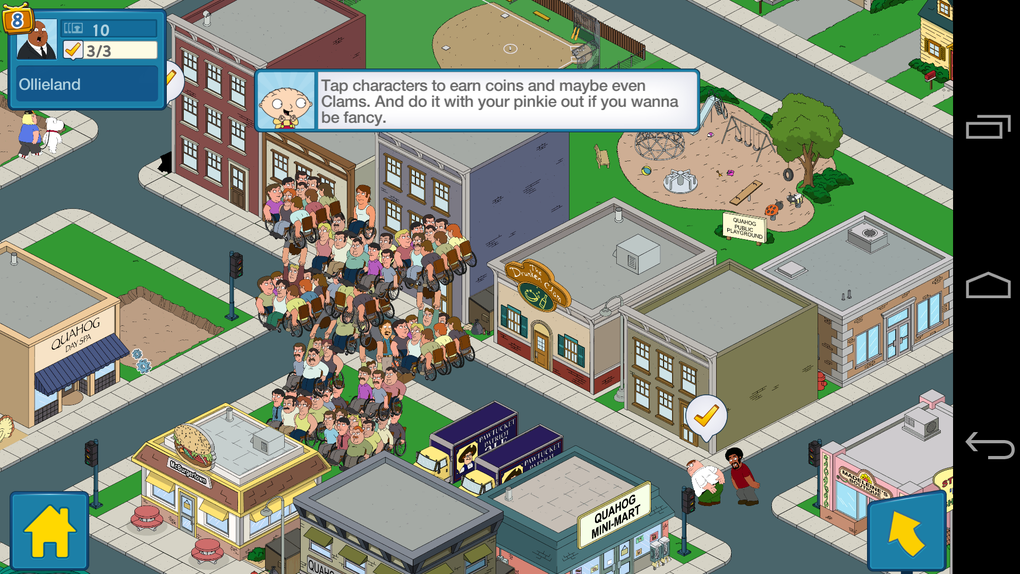Click the Android home button
This screenshot has height=574, width=1020.
pos(988,287)
